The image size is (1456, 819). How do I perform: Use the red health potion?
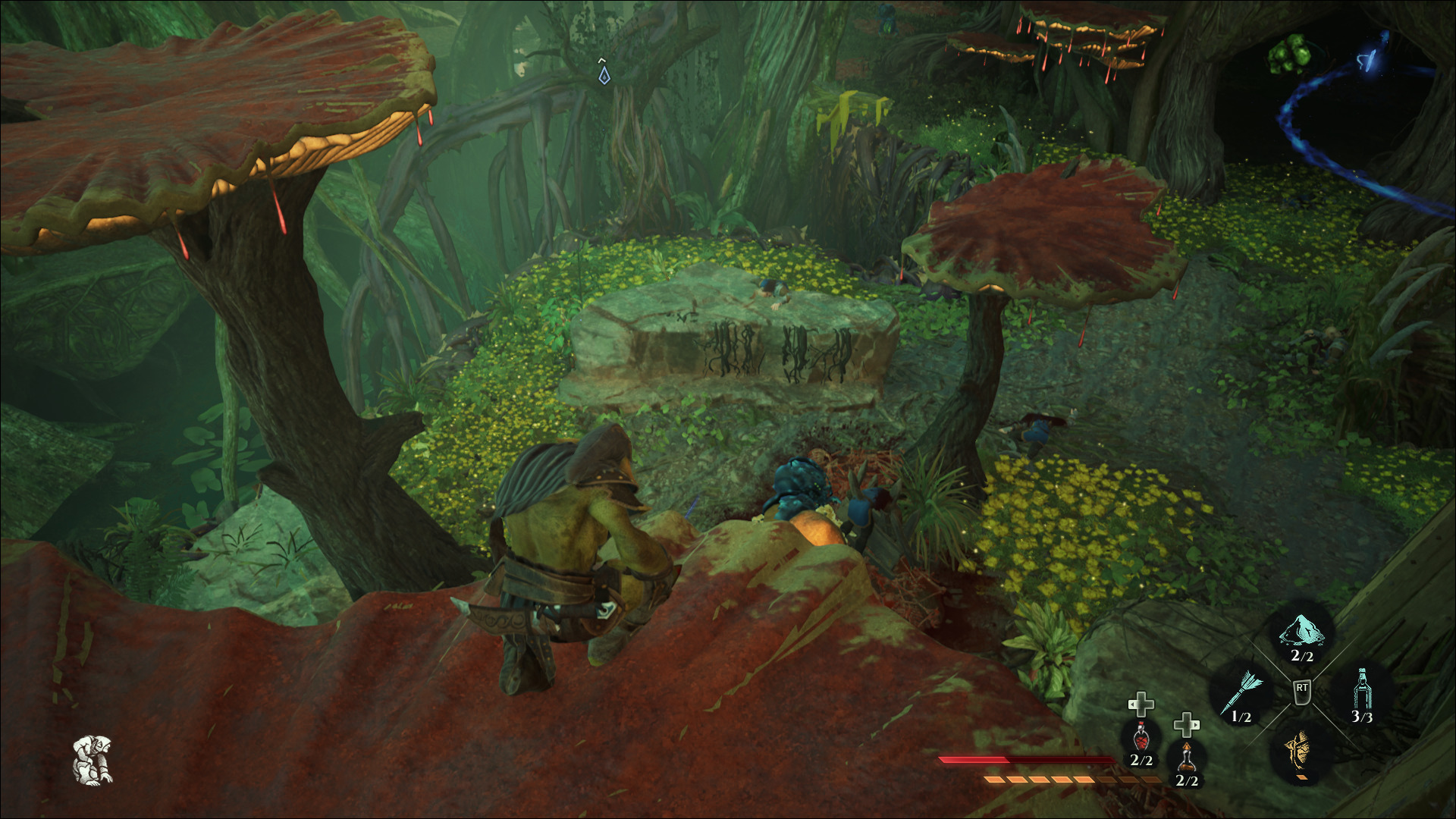1141,738
